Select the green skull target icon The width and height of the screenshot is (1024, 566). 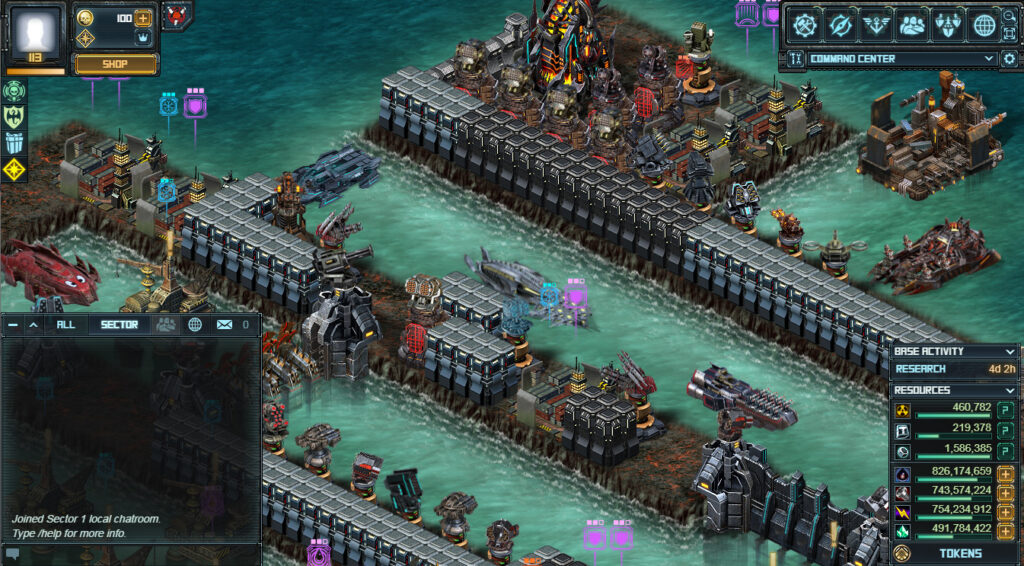click(x=13, y=91)
